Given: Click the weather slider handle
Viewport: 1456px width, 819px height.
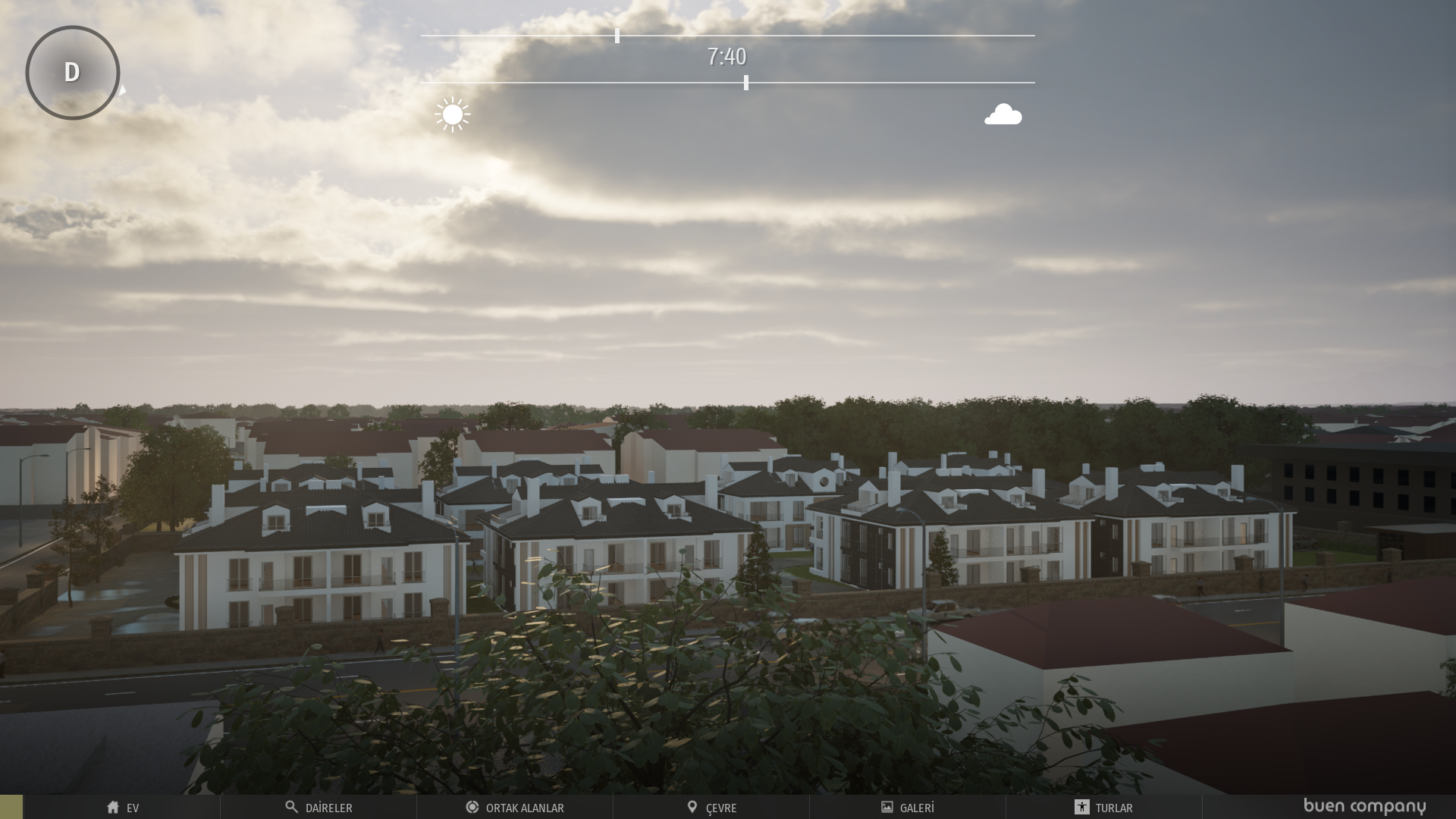Looking at the screenshot, I should click(746, 83).
